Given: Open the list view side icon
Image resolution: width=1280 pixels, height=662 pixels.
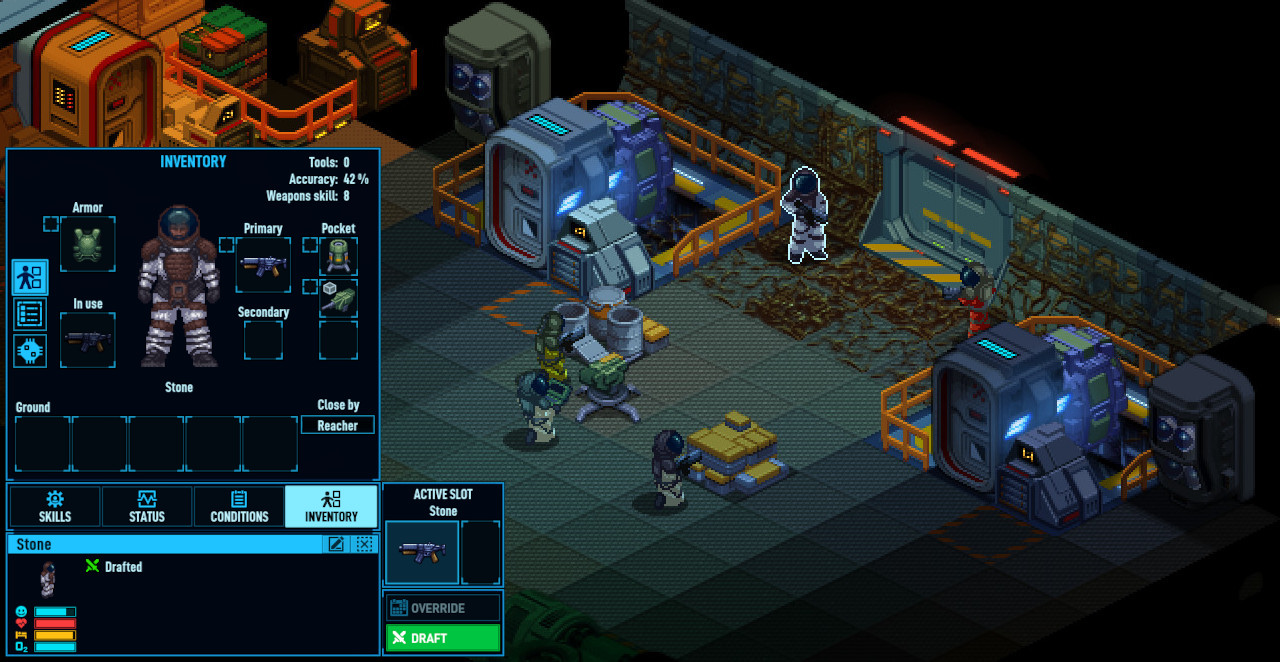Looking at the screenshot, I should coord(30,314).
